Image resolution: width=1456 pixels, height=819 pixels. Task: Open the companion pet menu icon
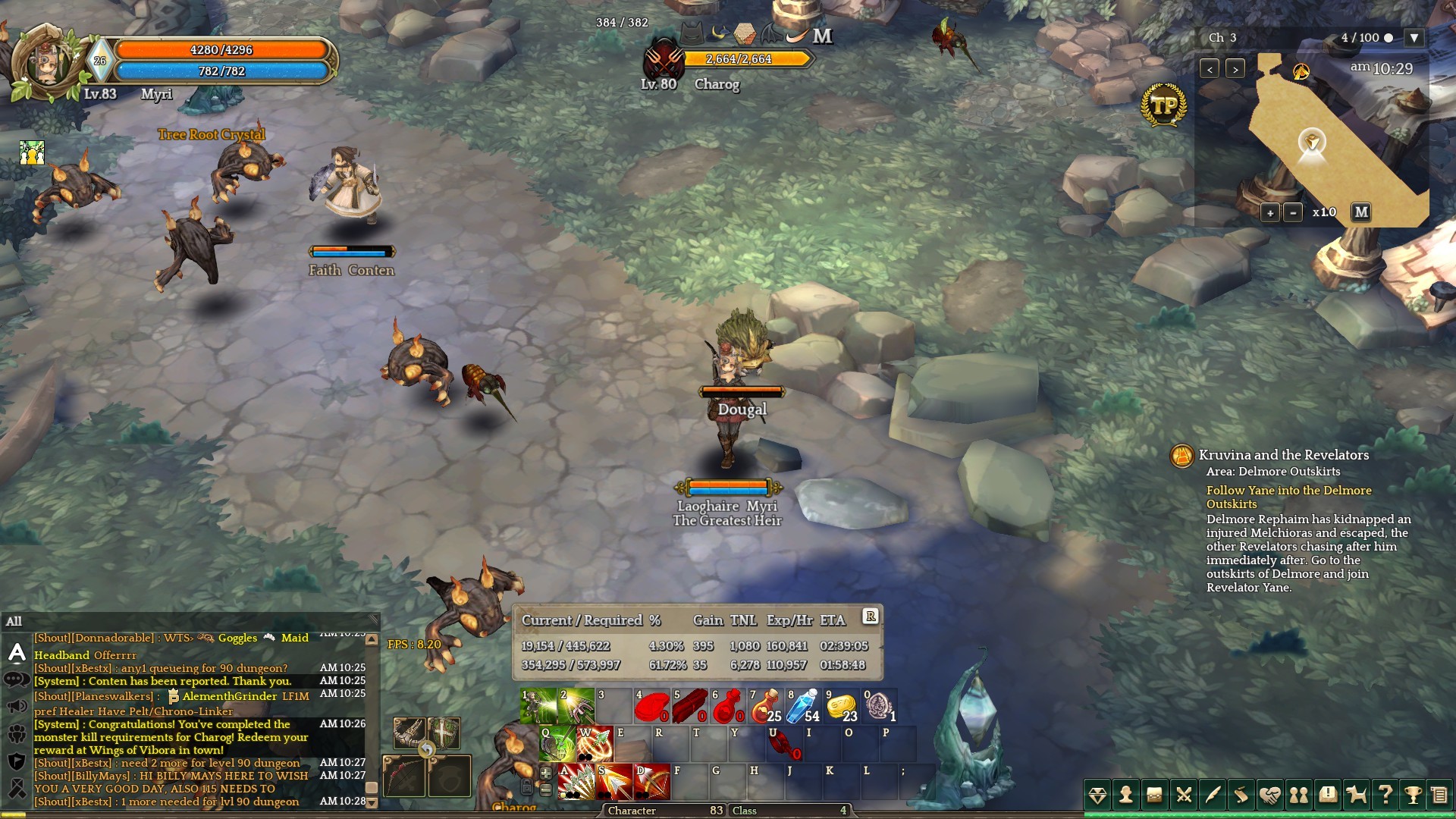pos(1356,795)
